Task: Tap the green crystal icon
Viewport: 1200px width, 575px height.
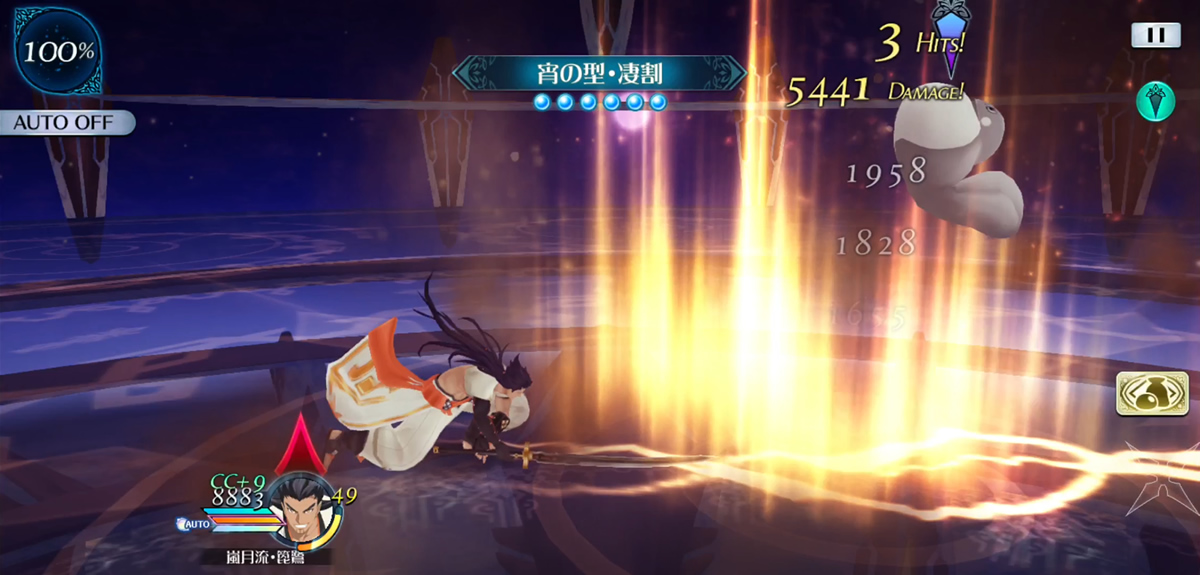Action: [1155, 101]
